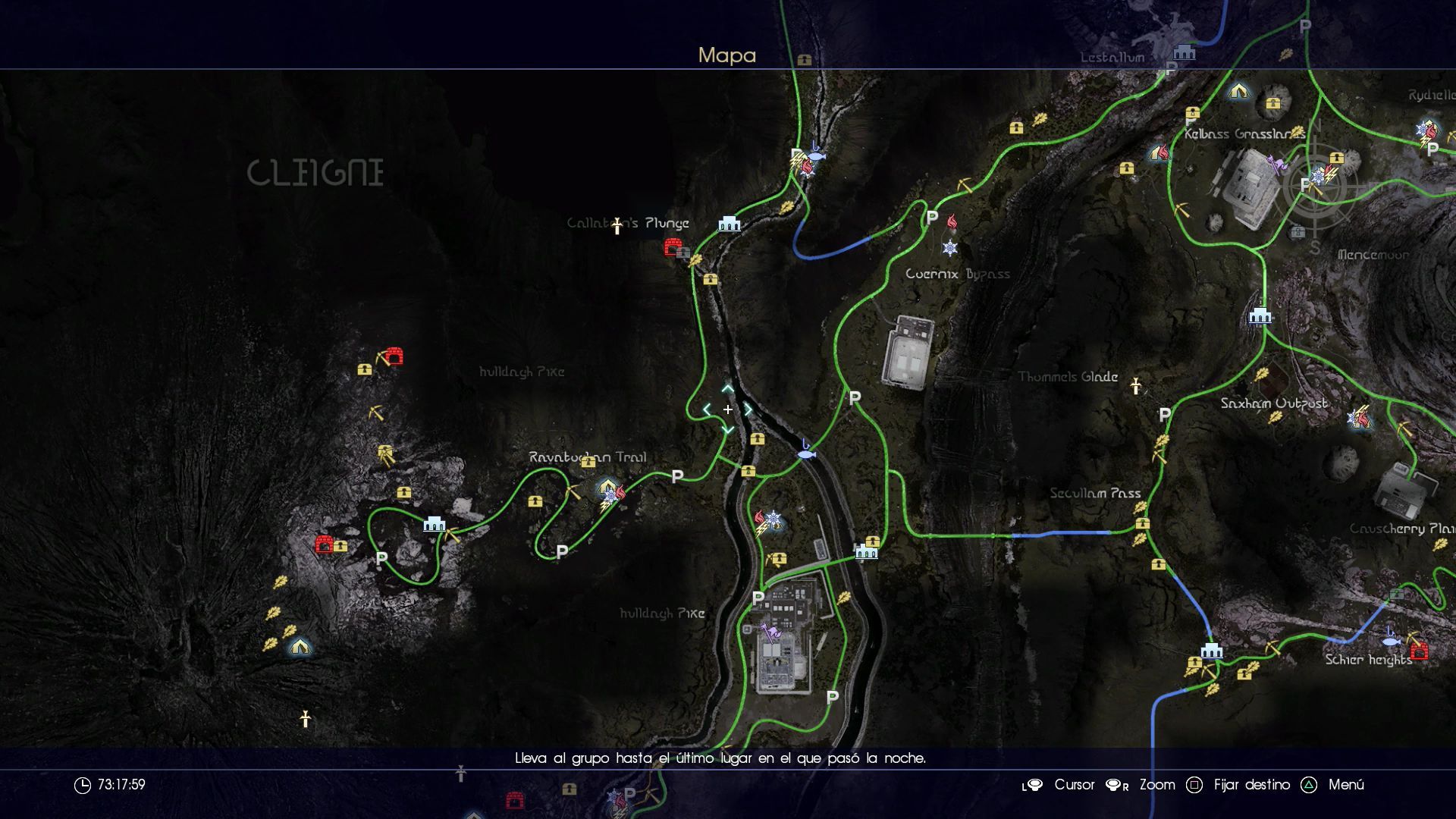
Task: Pick the red dungeon marker at Callatein's Plunge
Action: click(x=673, y=246)
